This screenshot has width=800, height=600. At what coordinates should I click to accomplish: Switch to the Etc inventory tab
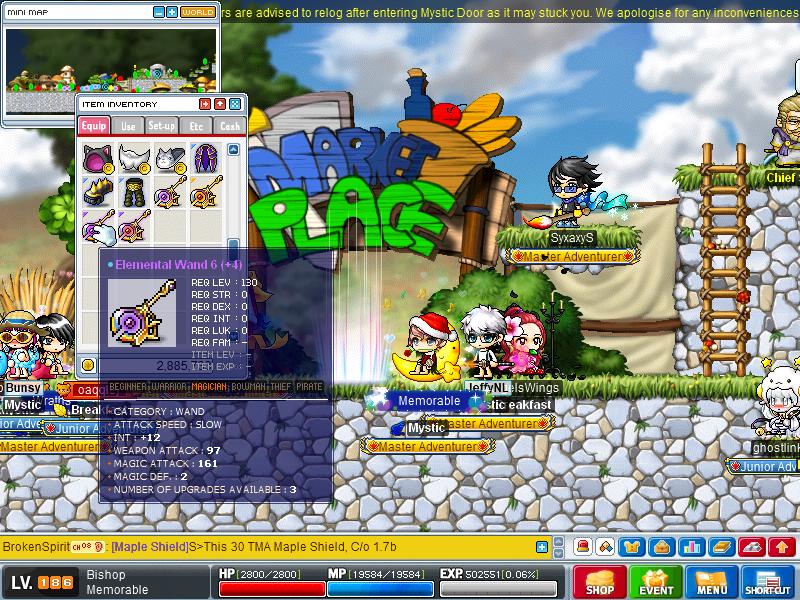(x=196, y=126)
